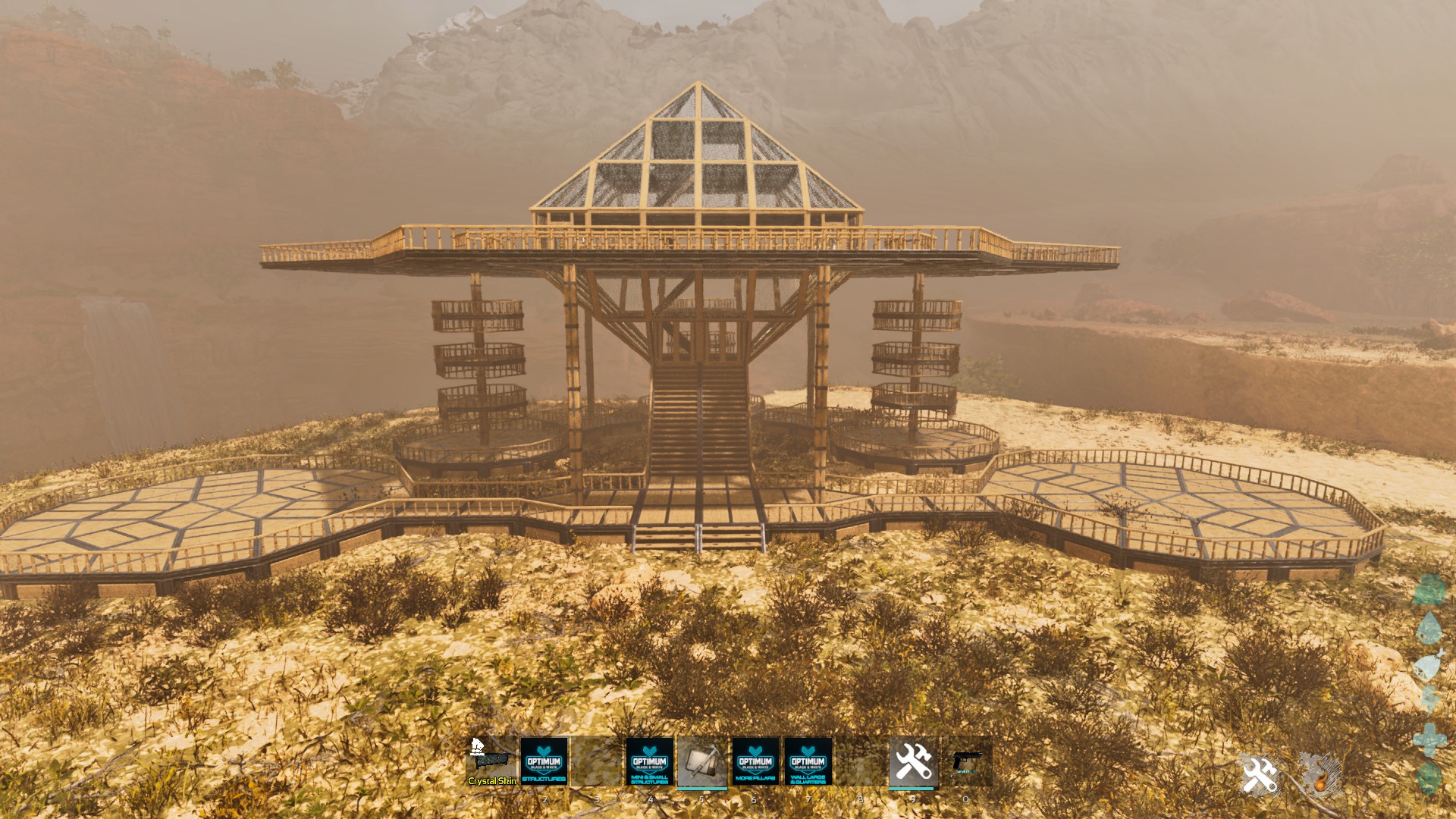
Task: Select the Crystal Skin hotbar slot
Action: pyautogui.click(x=491, y=761)
